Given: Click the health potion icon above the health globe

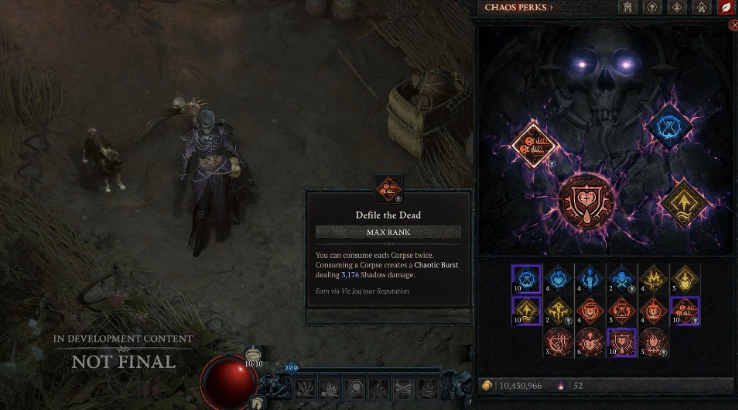Looking at the screenshot, I should [x=254, y=356].
